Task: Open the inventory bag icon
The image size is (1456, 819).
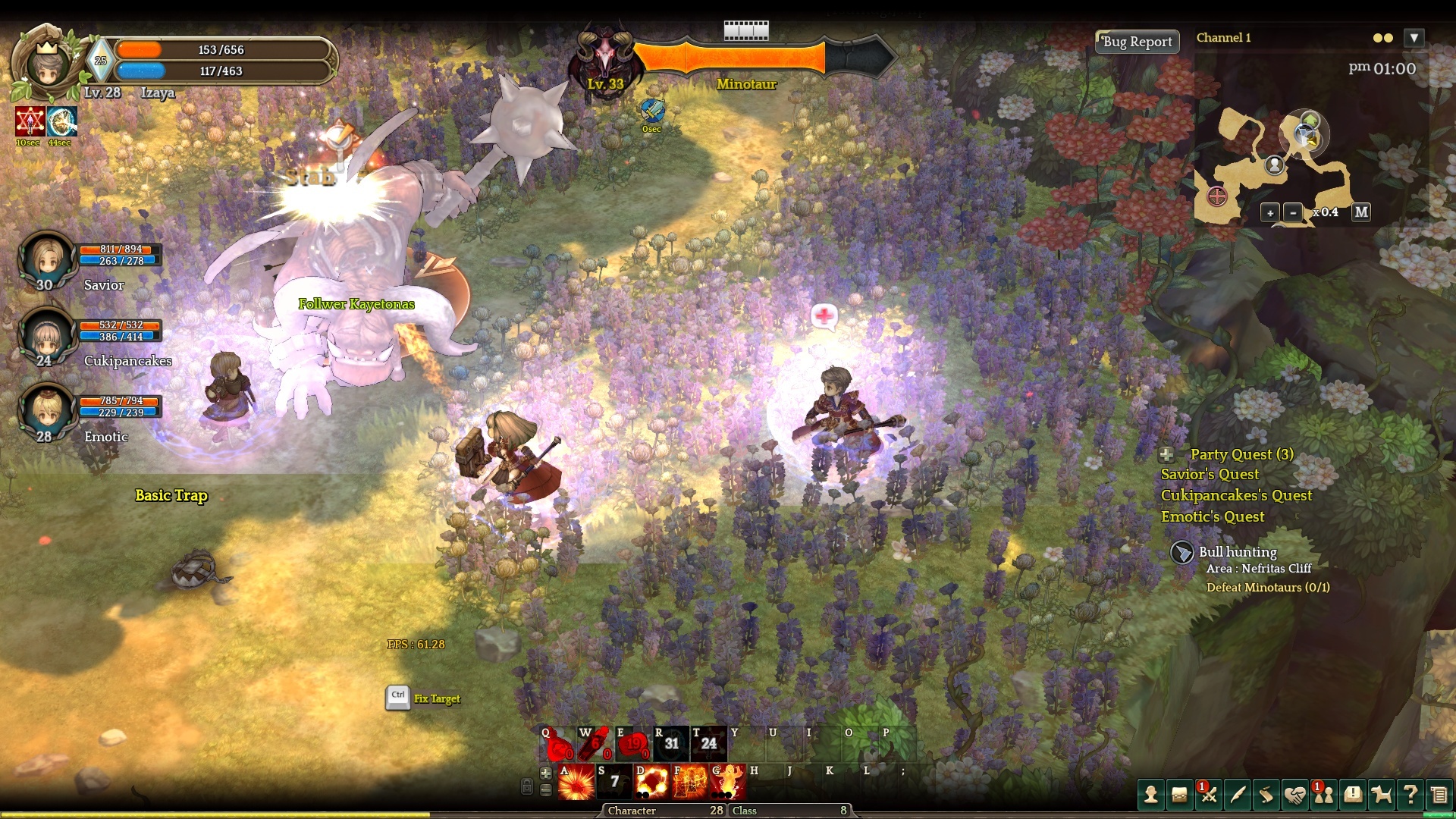Action: (1179, 795)
